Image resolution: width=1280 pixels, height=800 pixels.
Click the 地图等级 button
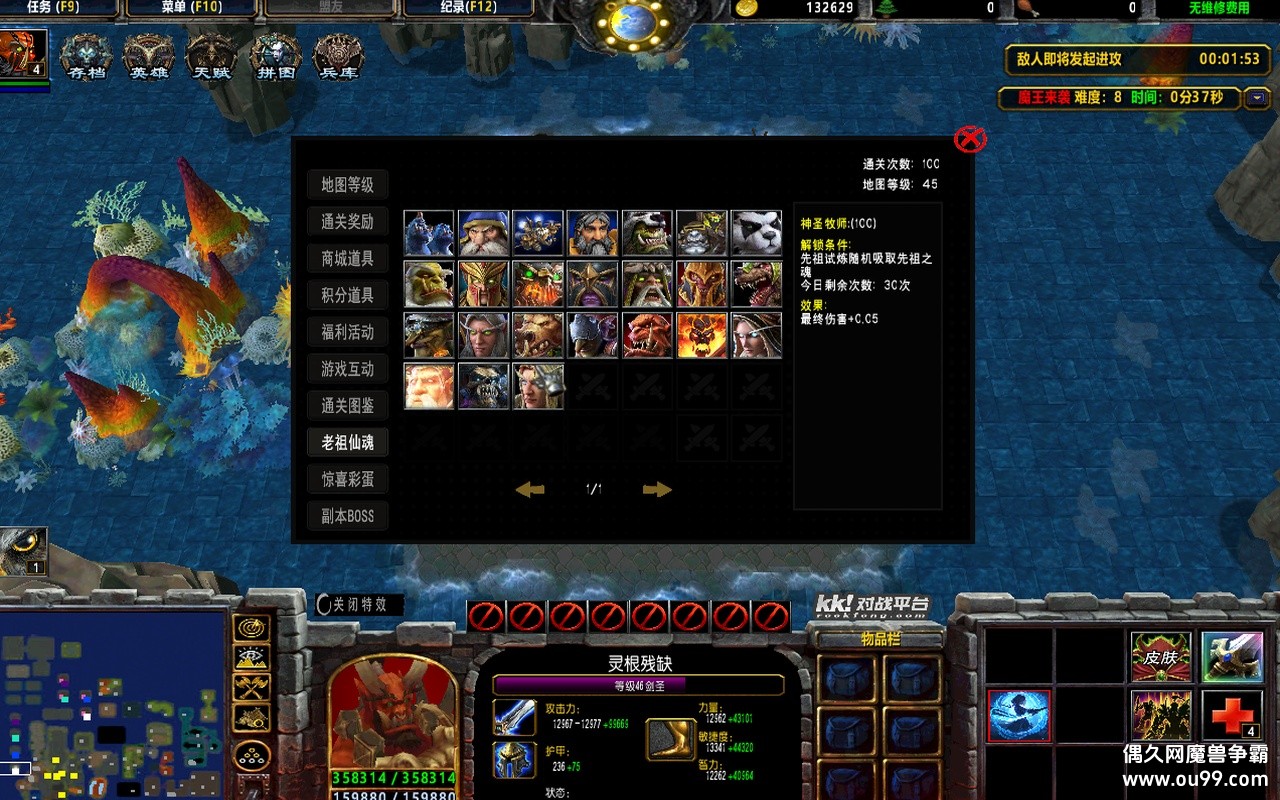(347, 185)
